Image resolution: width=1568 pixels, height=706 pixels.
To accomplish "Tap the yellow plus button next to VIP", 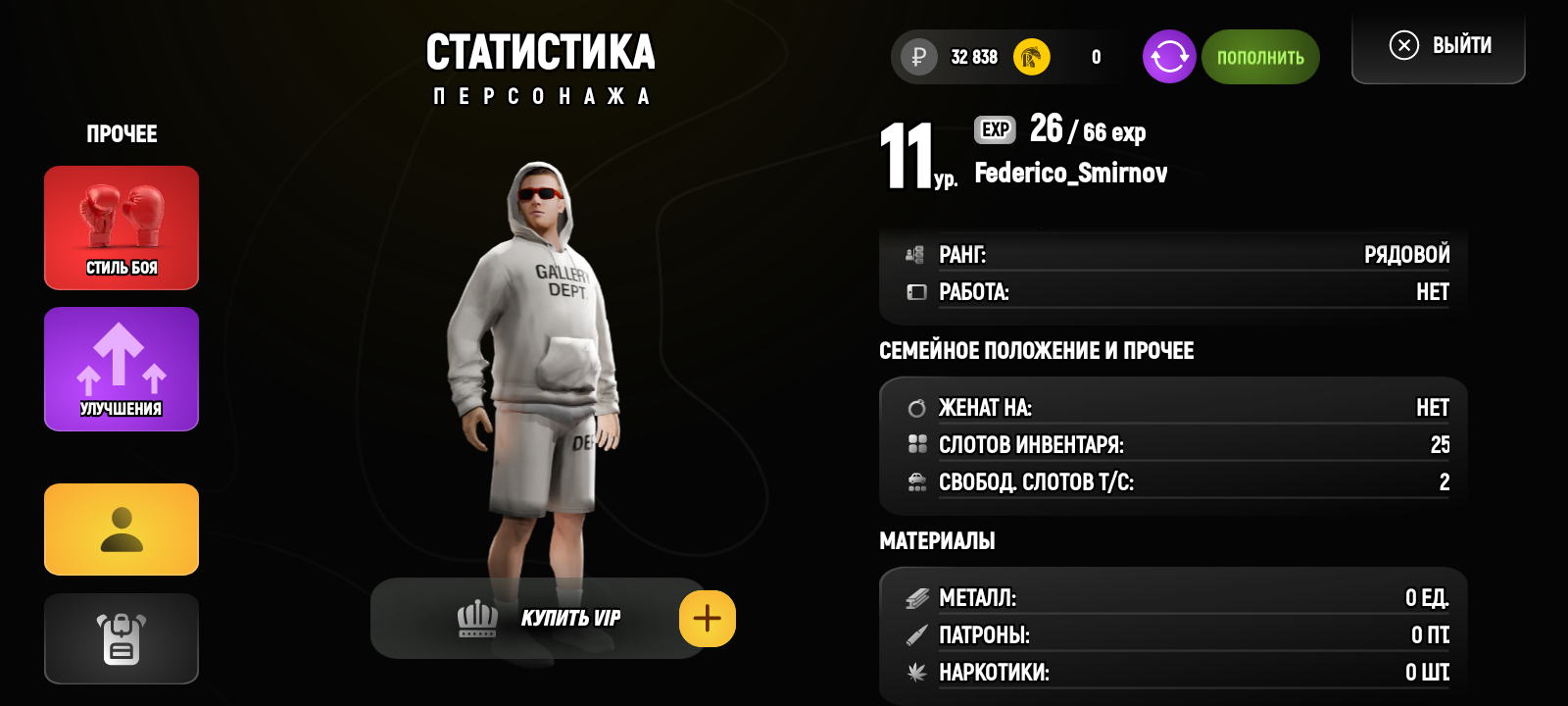I will pyautogui.click(x=707, y=619).
